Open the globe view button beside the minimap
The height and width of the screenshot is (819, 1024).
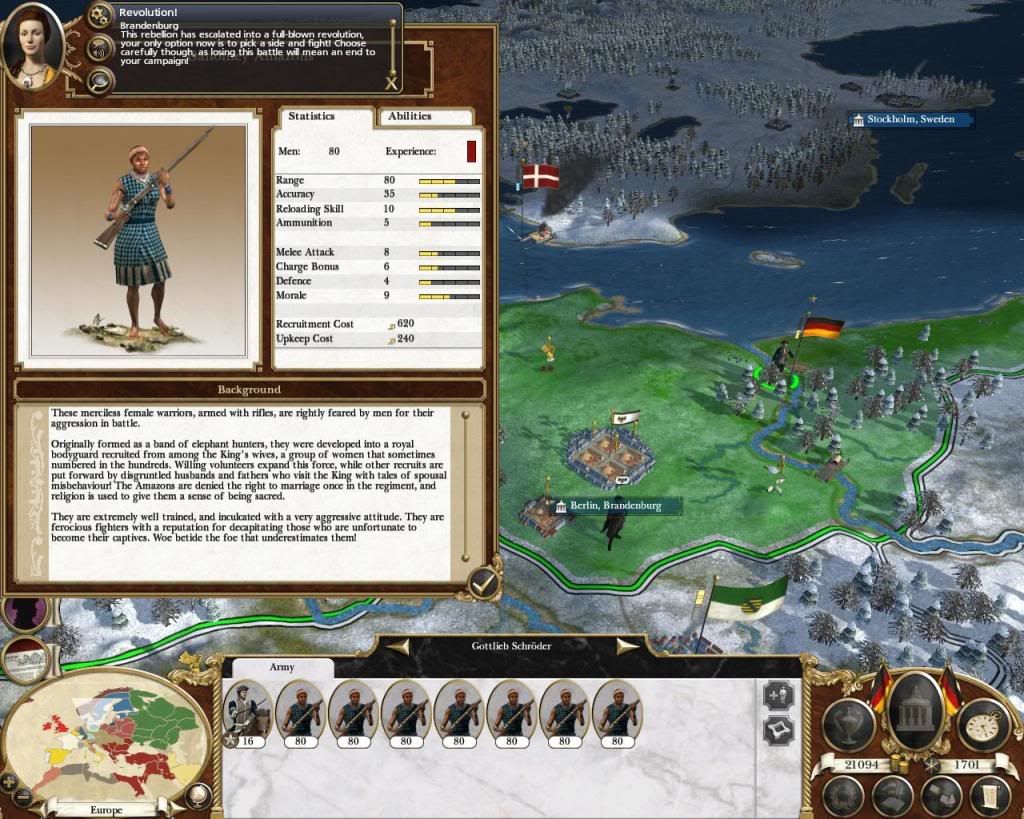[x=198, y=795]
